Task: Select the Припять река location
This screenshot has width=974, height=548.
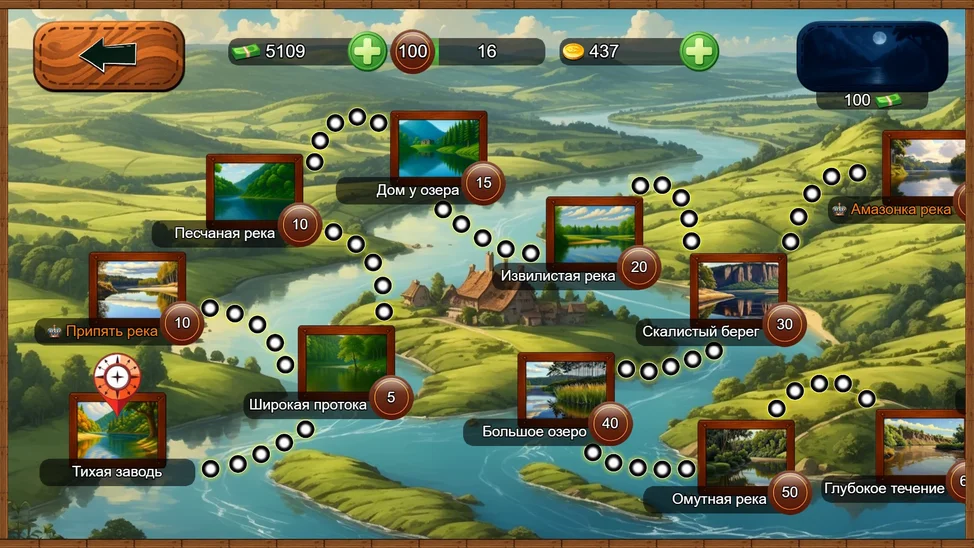Action: (x=137, y=291)
